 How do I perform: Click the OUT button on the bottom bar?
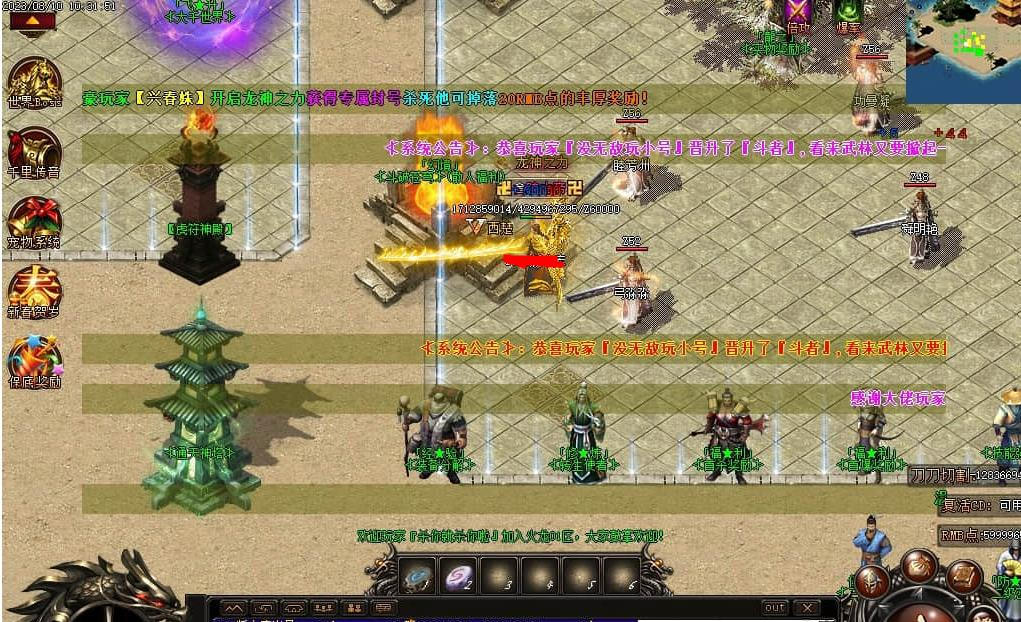774,608
